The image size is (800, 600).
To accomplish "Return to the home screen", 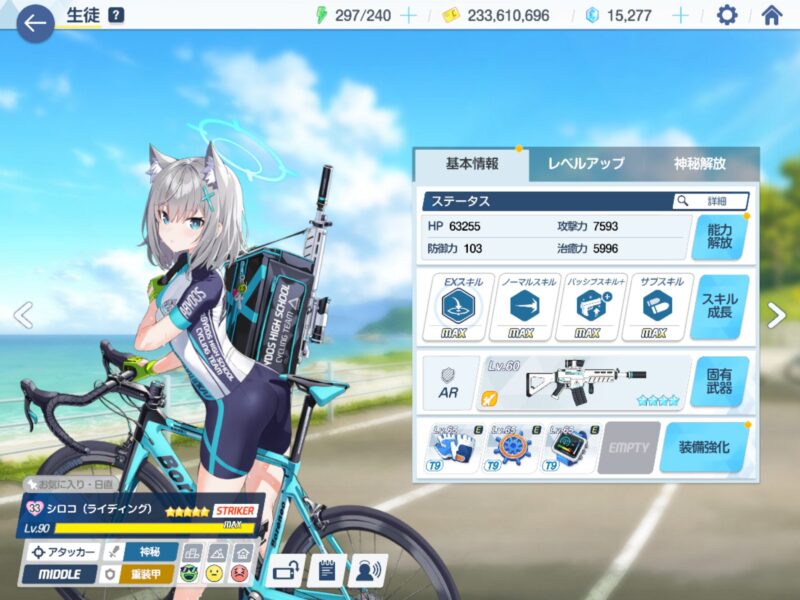I will (x=771, y=15).
